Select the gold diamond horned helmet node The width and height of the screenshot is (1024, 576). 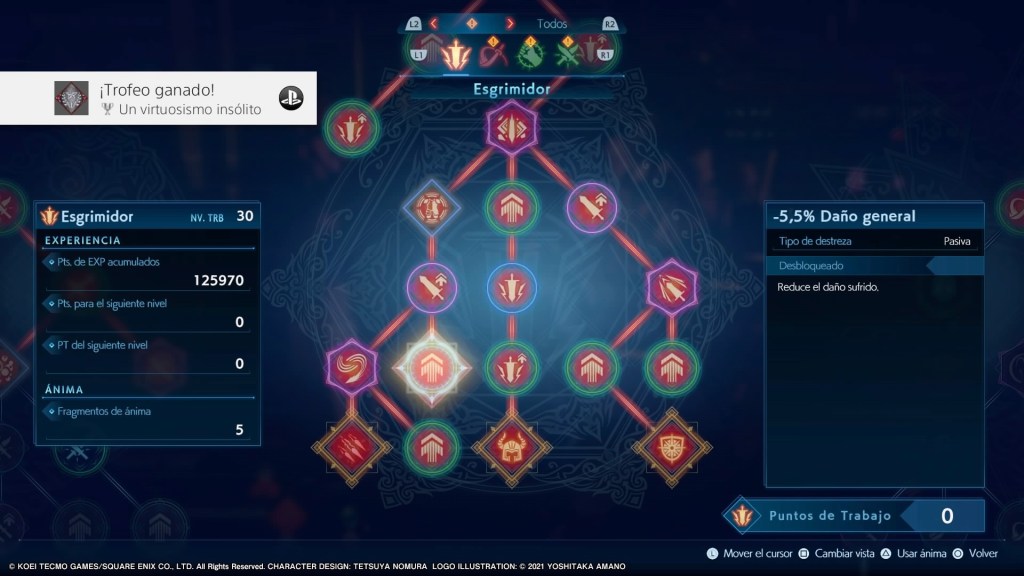tap(512, 447)
